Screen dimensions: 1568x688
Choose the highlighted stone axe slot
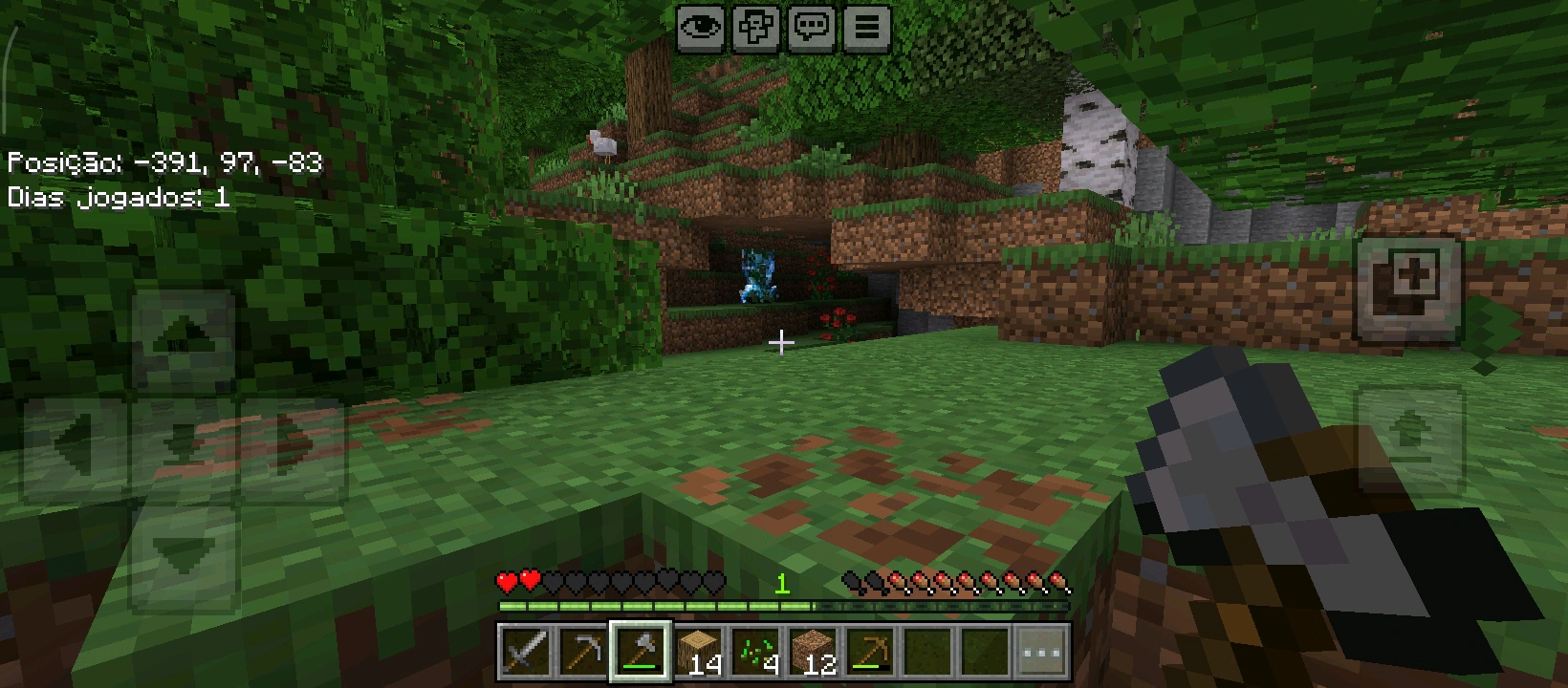(640, 652)
